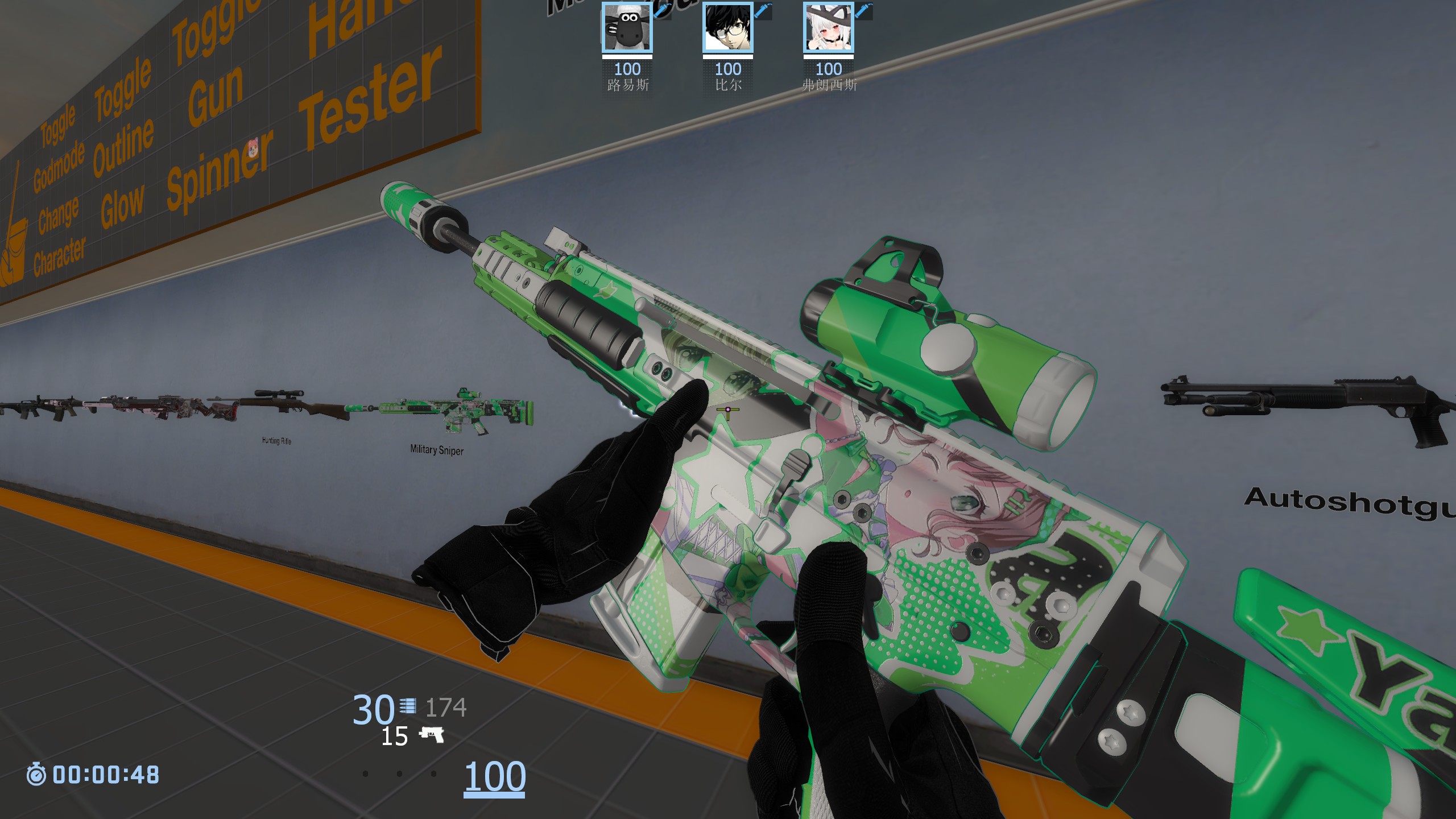This screenshot has height=819, width=1456.
Task: Click the secondary pistol weapon icon
Action: [x=432, y=735]
